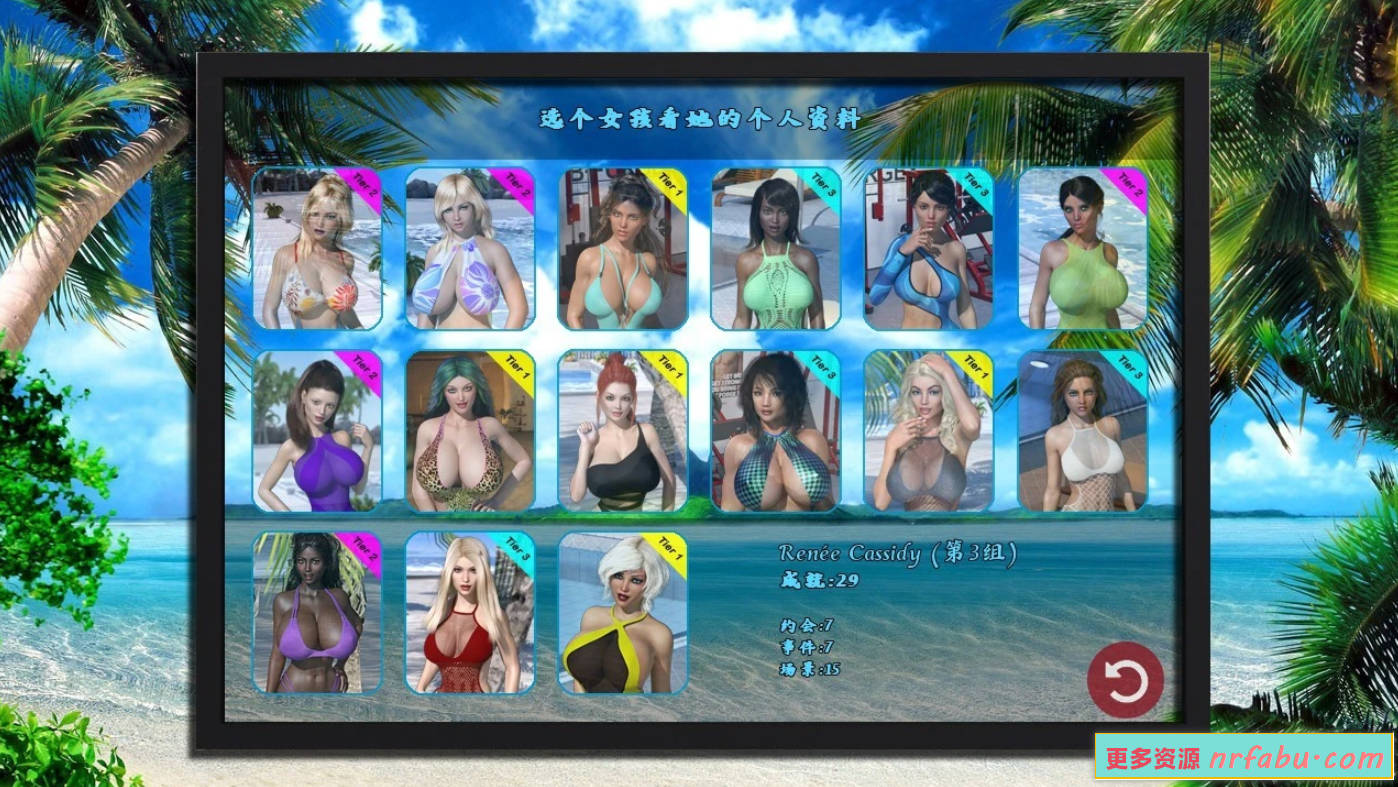This screenshot has width=1398, height=787.
Task: Select the Tier 1 brunette in teal swimsuit at gym
Action: click(622, 250)
